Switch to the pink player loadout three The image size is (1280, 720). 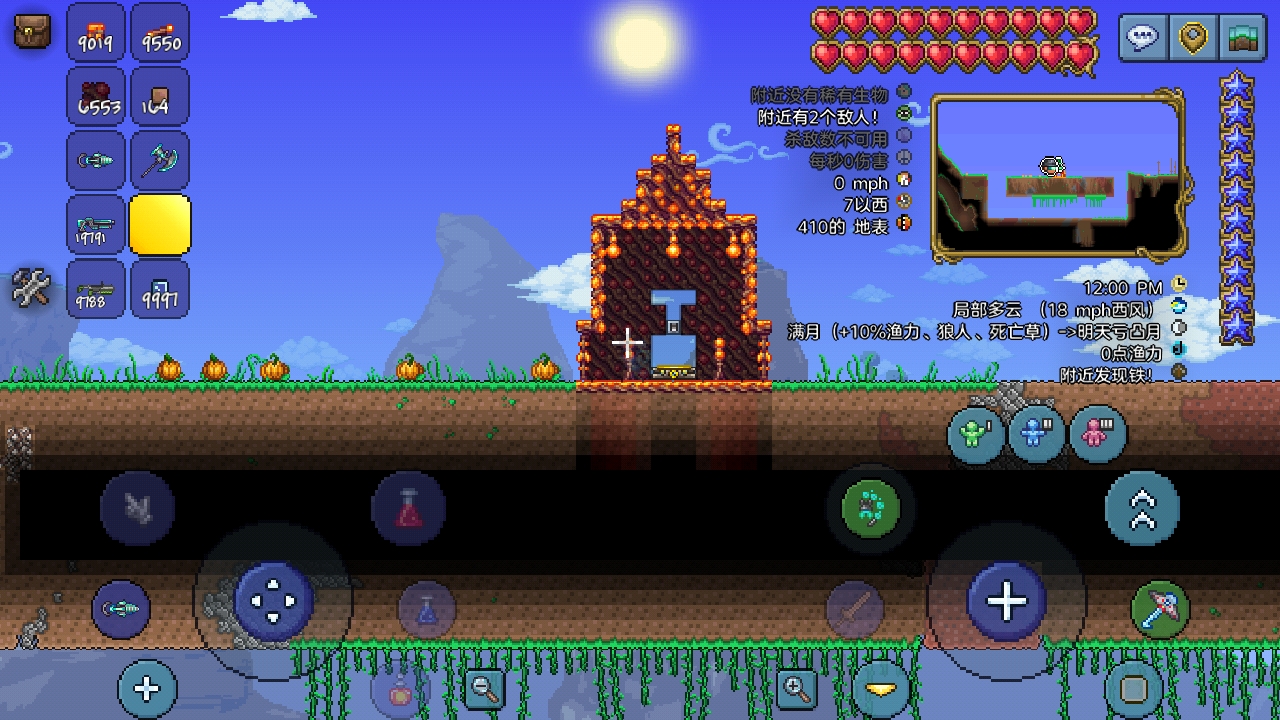tap(1098, 434)
